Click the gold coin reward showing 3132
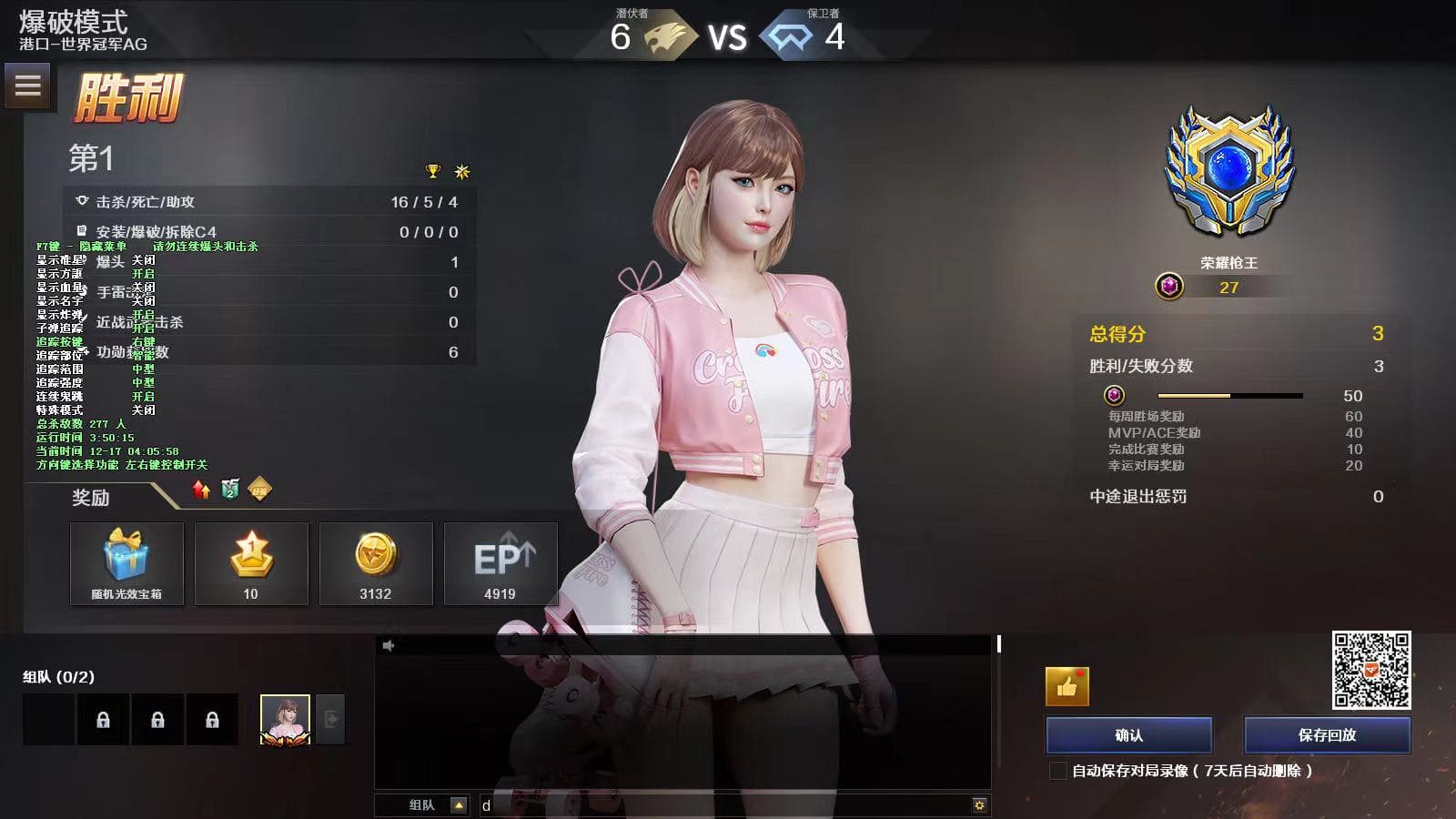 coord(376,555)
